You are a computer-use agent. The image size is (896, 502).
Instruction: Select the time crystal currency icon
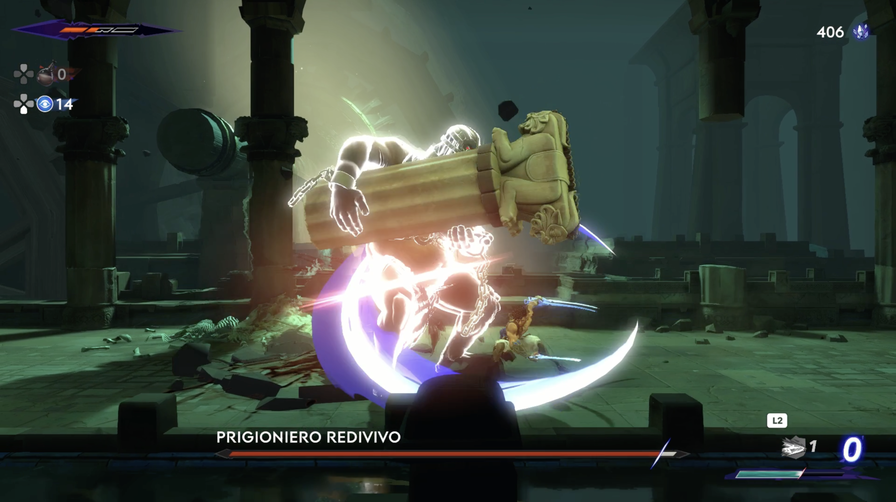(860, 32)
